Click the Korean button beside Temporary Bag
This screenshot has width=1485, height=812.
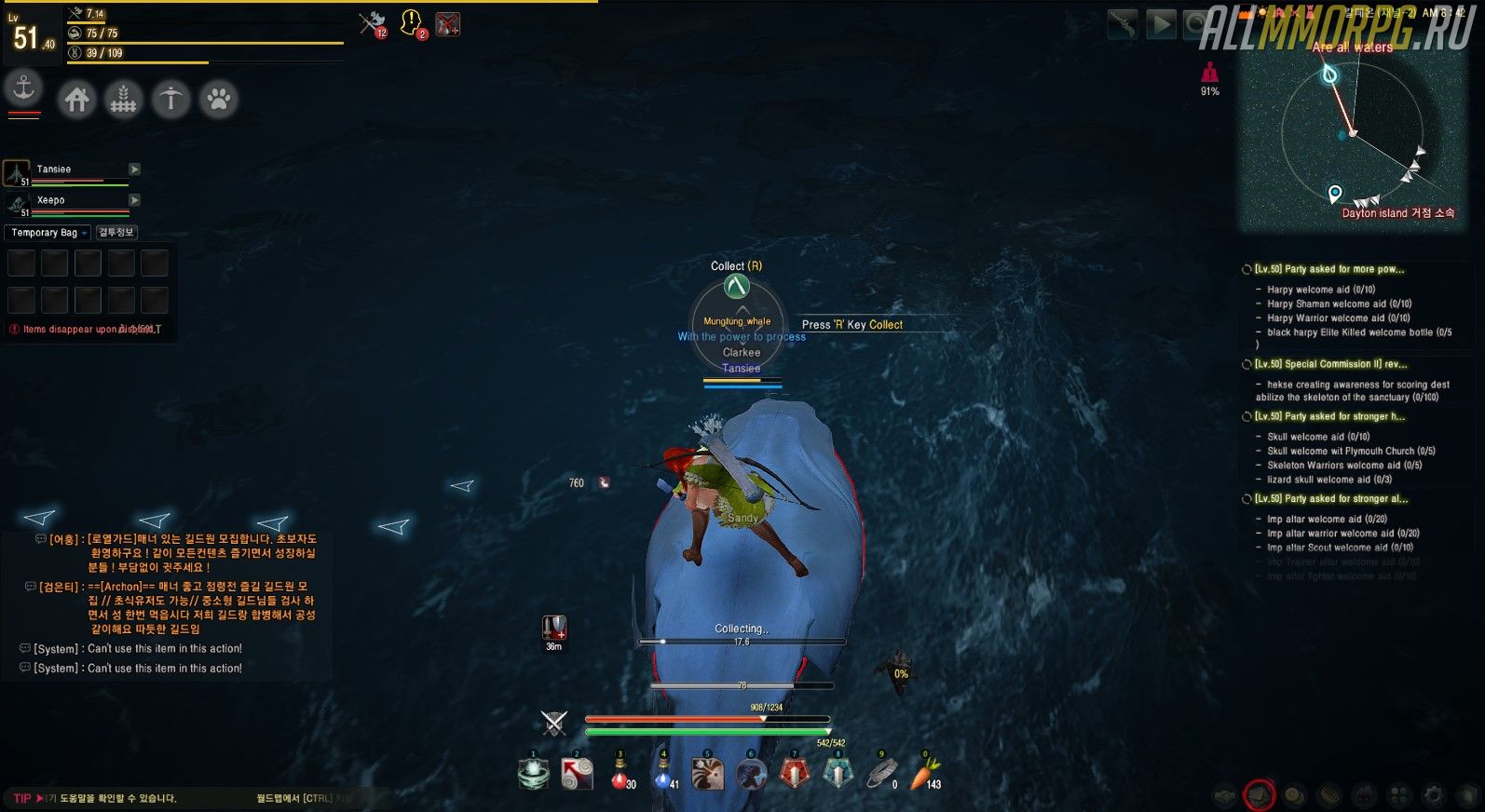(x=116, y=233)
